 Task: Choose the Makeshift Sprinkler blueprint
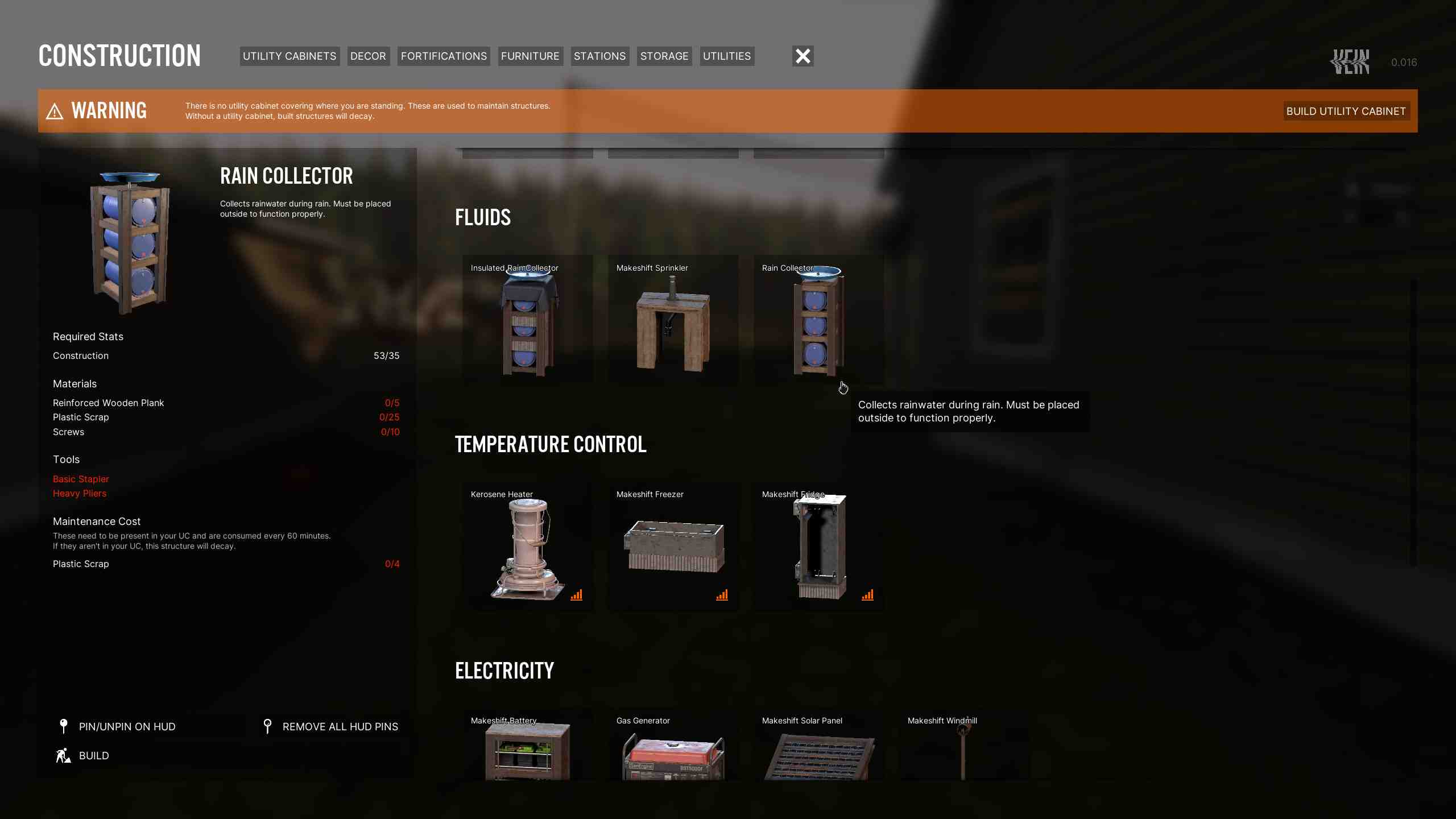pyautogui.click(x=673, y=320)
